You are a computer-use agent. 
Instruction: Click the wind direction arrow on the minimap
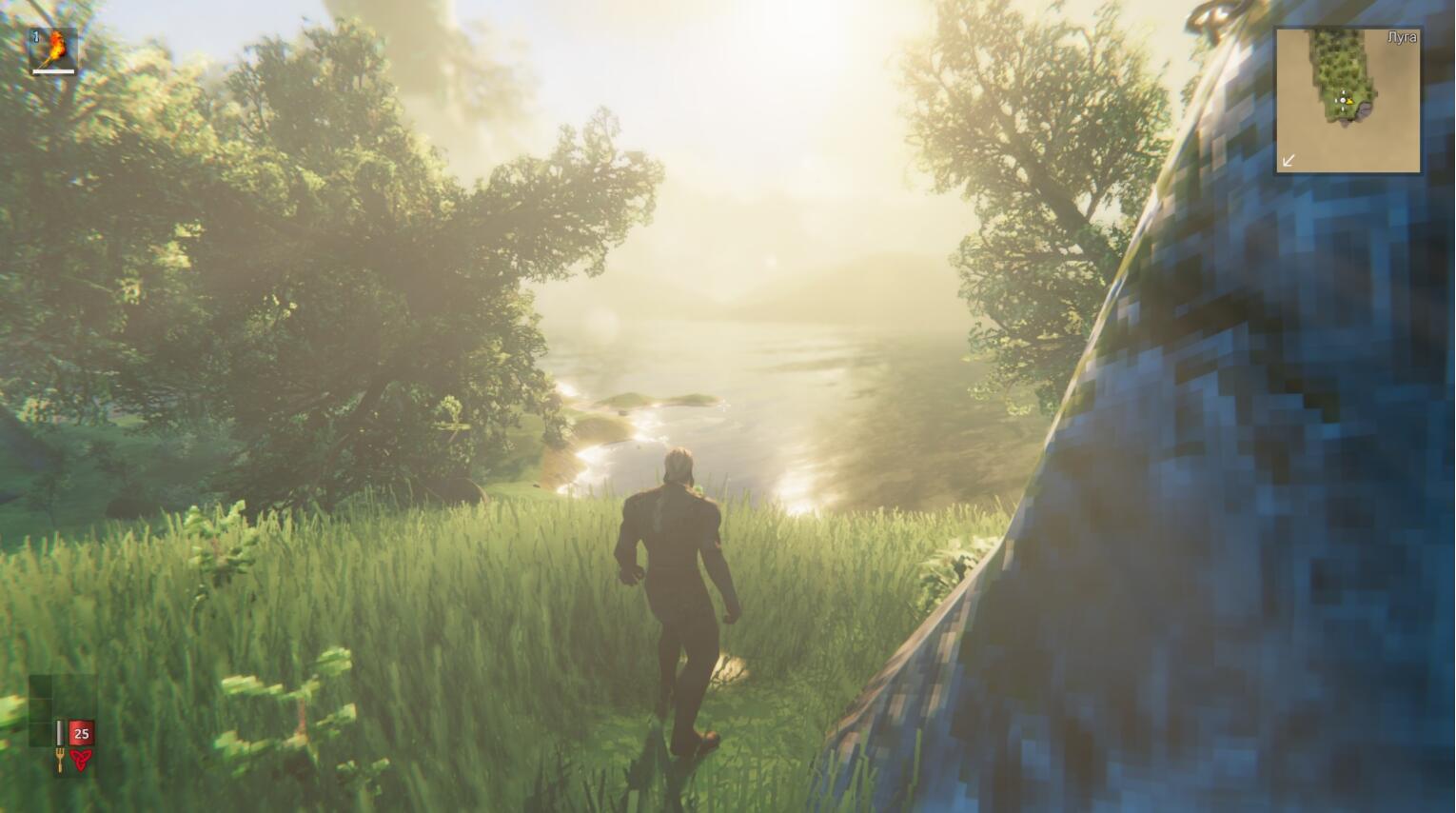point(1289,160)
